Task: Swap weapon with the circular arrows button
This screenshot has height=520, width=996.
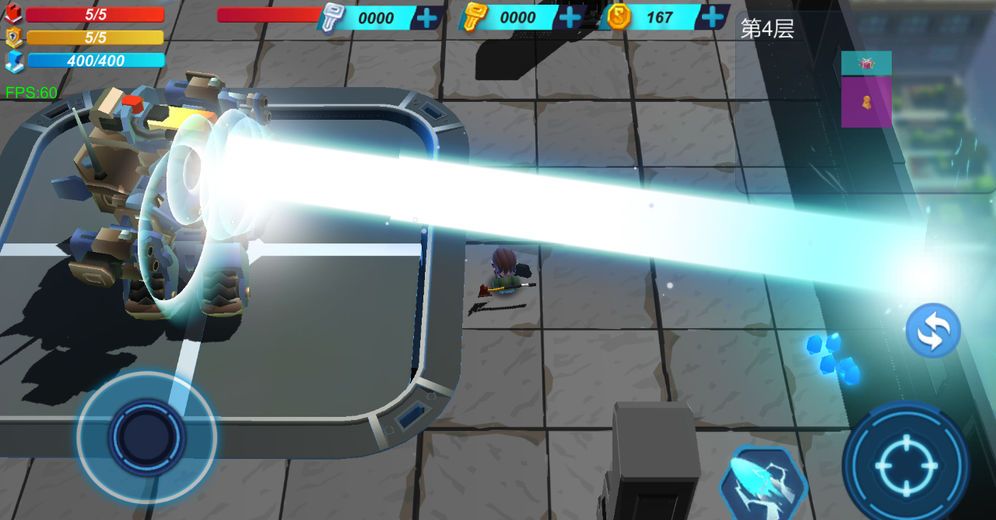Action: tap(933, 331)
